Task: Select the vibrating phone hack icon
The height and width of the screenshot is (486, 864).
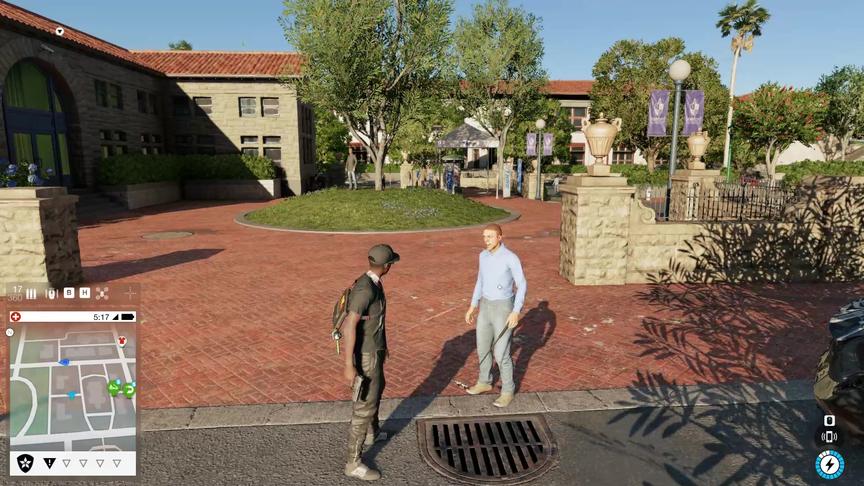Action: pos(829,436)
